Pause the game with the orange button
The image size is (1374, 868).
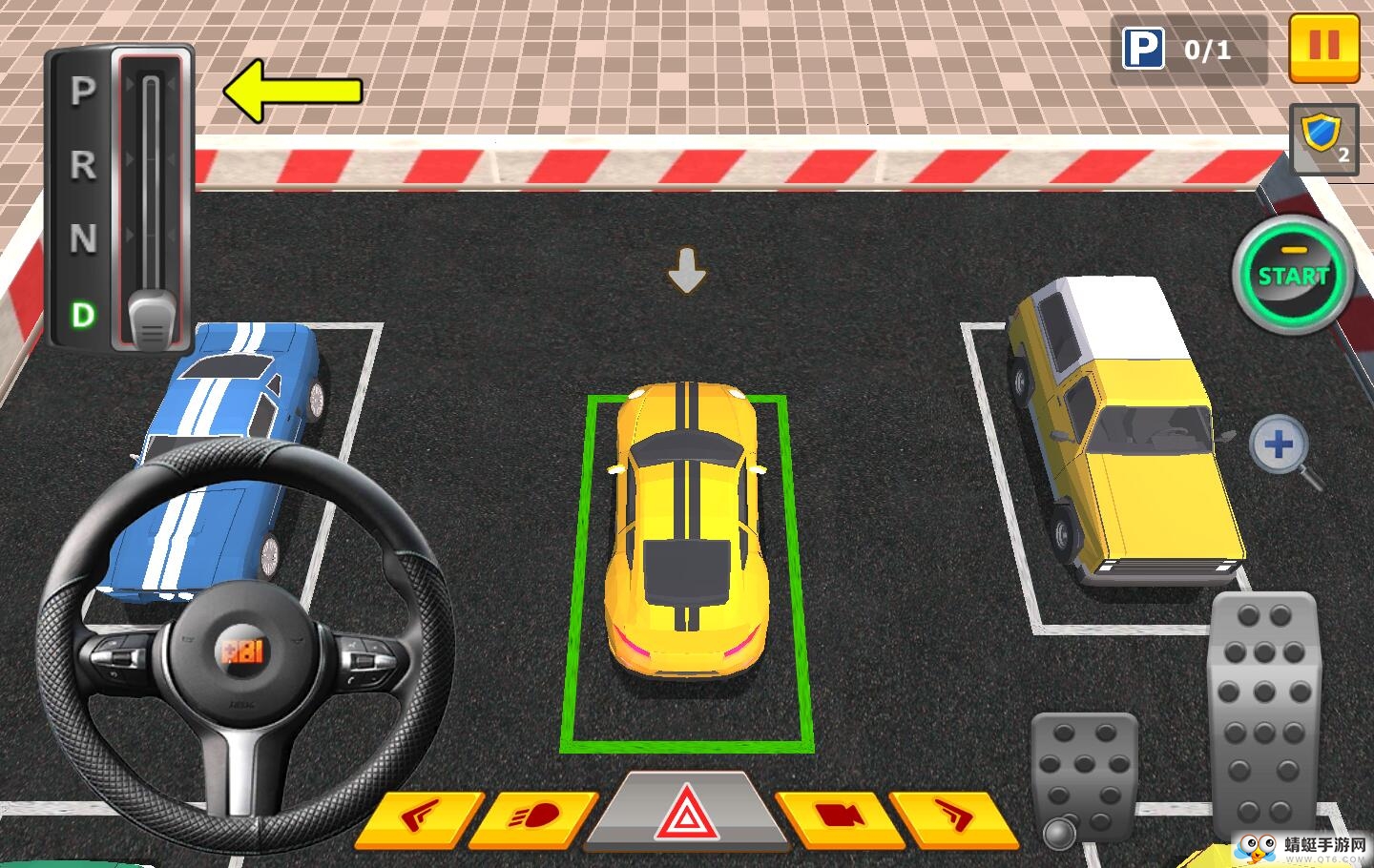1323,47
